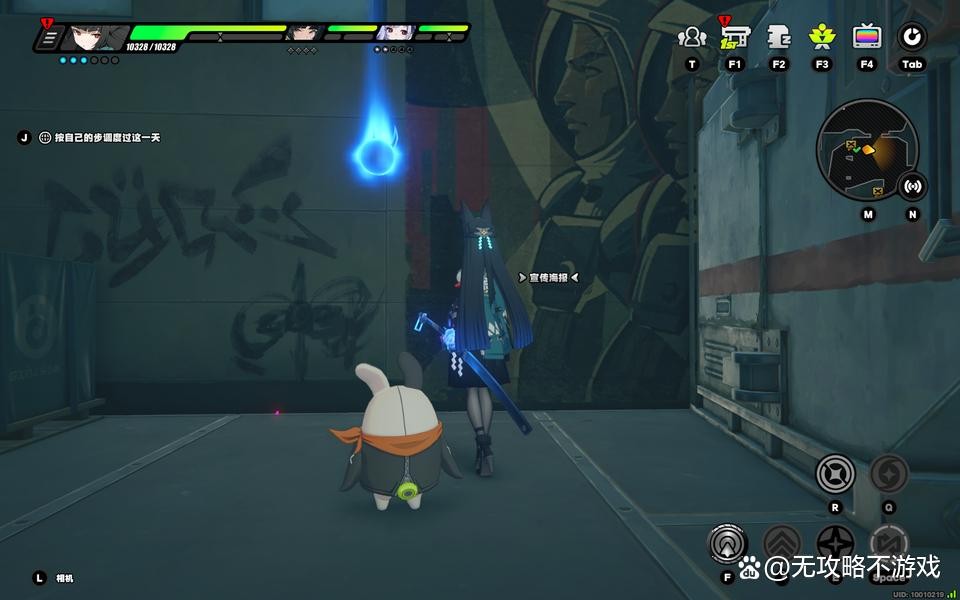The width and height of the screenshot is (960, 600).
Task: Open the 1st event icon with red alert
Action: tap(735, 38)
